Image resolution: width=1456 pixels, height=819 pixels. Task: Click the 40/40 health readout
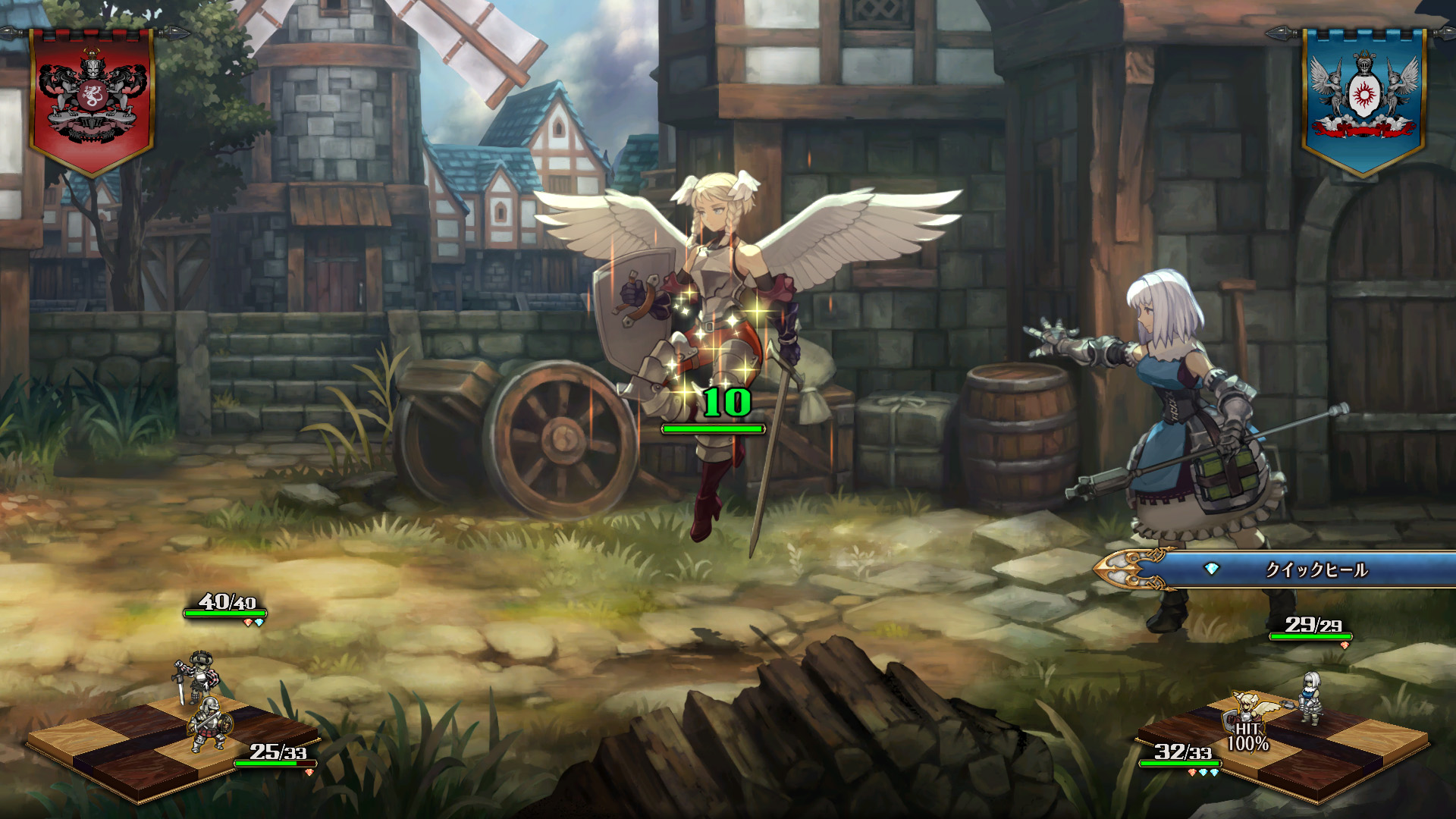coord(227,603)
